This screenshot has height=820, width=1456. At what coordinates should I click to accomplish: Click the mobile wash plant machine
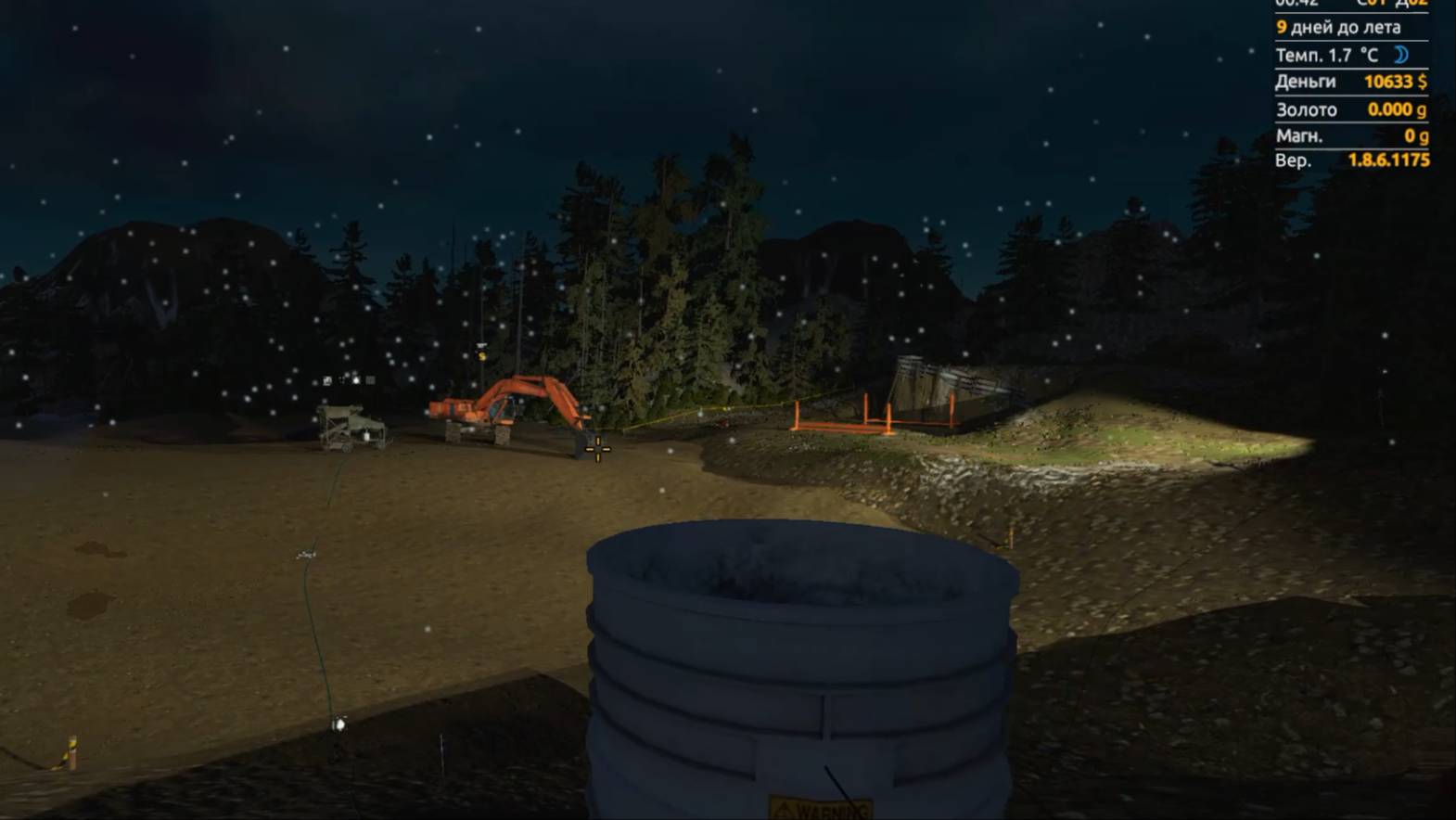pyautogui.click(x=351, y=427)
